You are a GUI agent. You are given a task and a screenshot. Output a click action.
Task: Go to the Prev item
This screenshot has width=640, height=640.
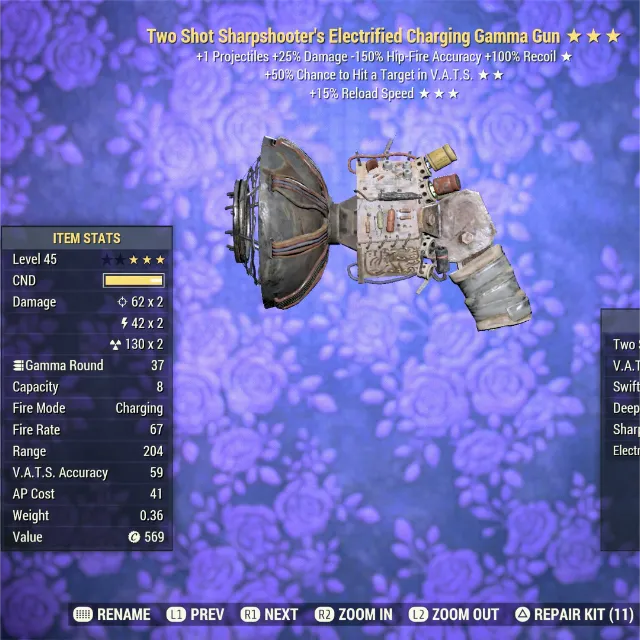[x=195, y=615]
